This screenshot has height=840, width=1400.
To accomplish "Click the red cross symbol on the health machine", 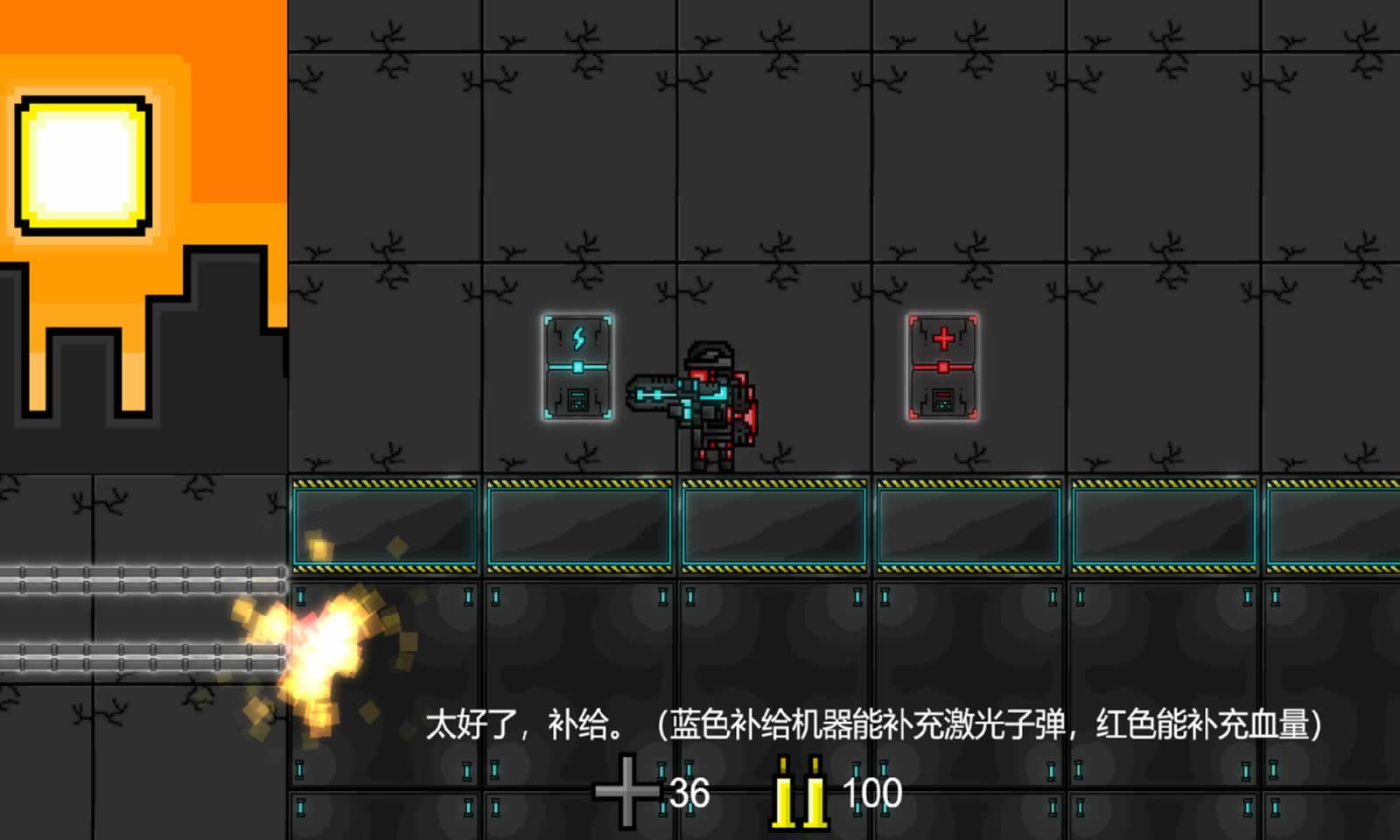I will pos(941,337).
